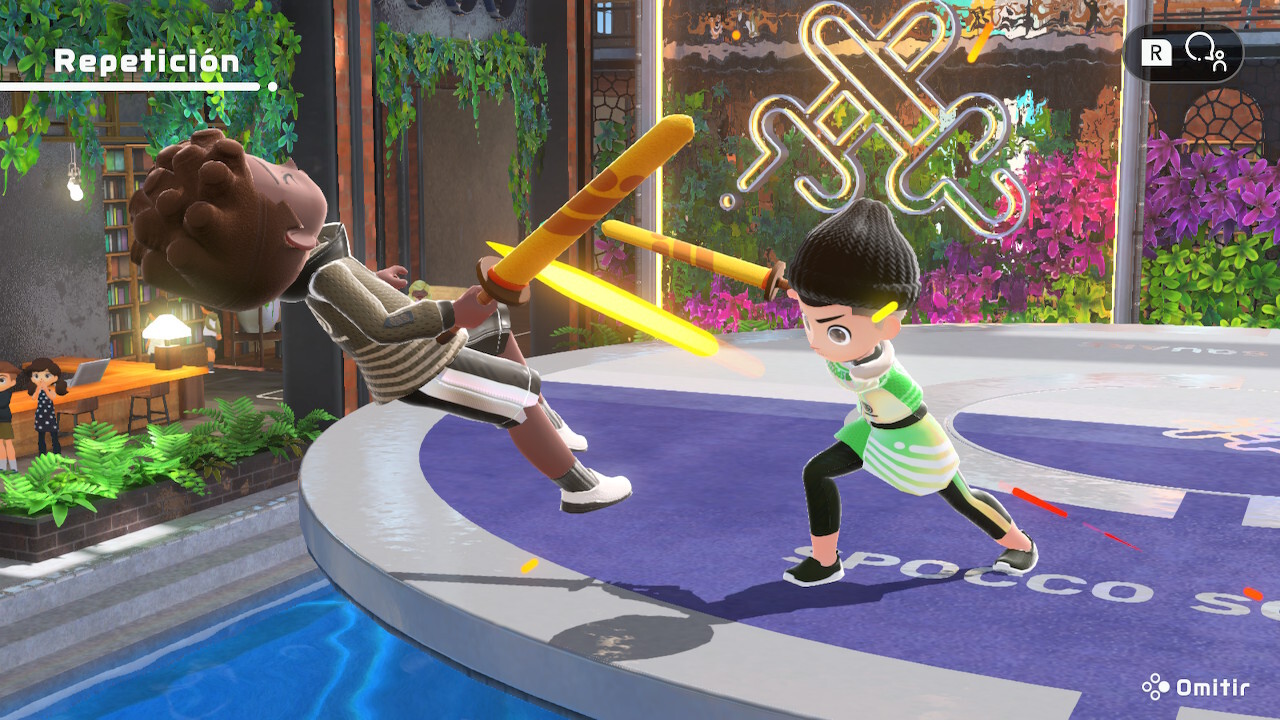Click the R shoulder button prompt icon

click(x=1156, y=52)
